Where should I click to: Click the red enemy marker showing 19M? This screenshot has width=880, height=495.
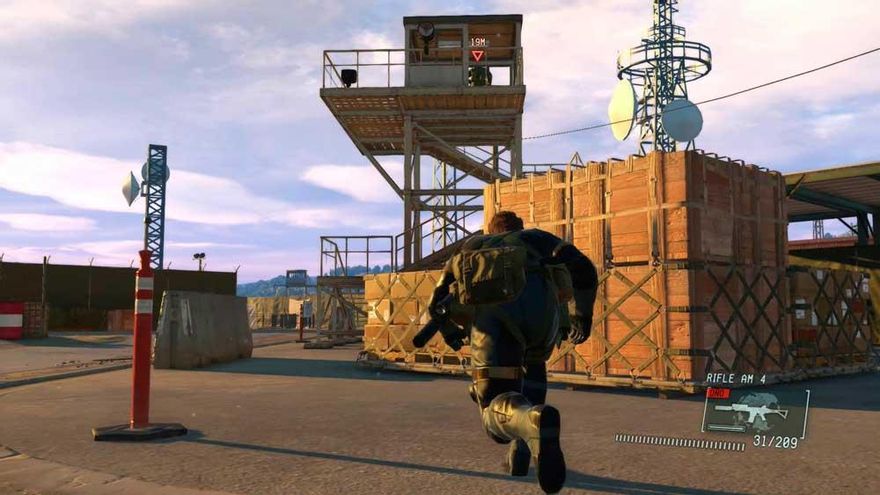[x=477, y=56]
